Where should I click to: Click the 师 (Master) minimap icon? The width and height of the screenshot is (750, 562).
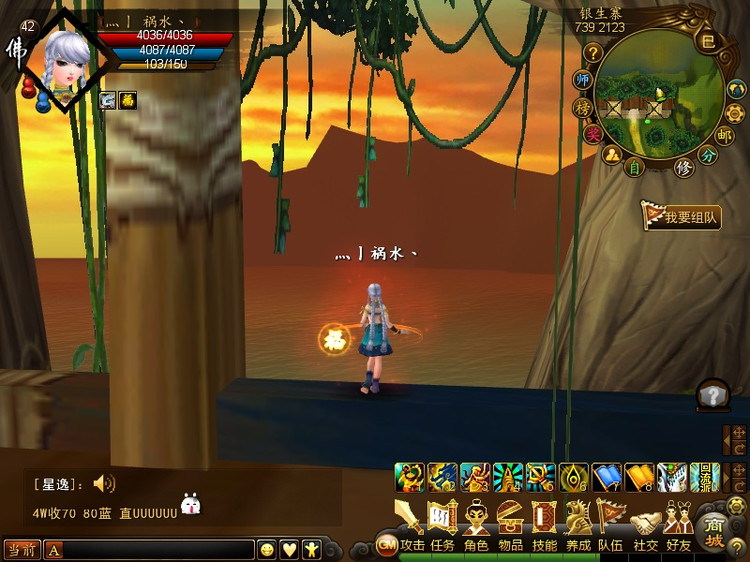583,79
